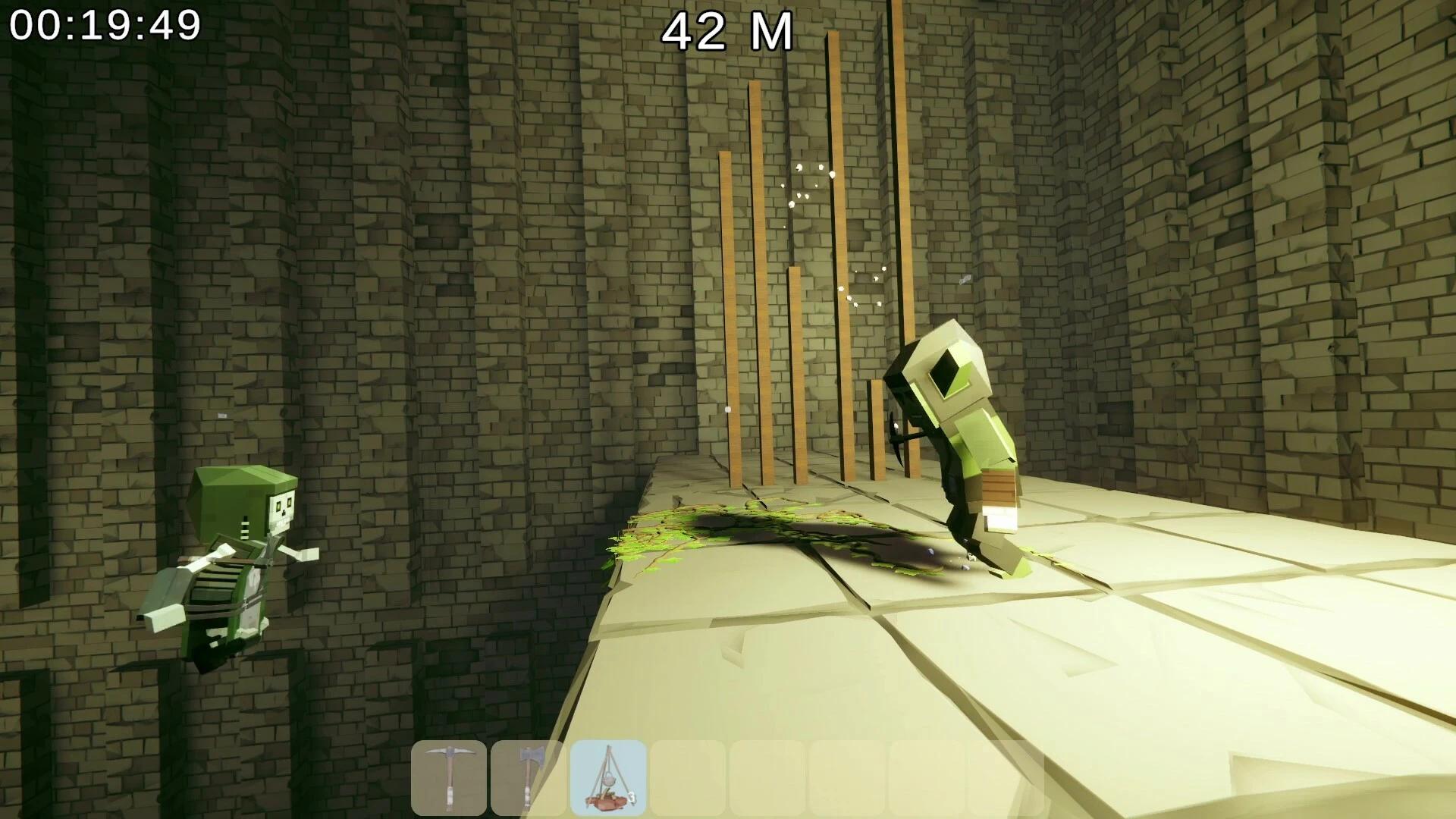The image size is (1456, 819).
Task: Click the empty eighth hotbar slot
Action: (1007, 775)
